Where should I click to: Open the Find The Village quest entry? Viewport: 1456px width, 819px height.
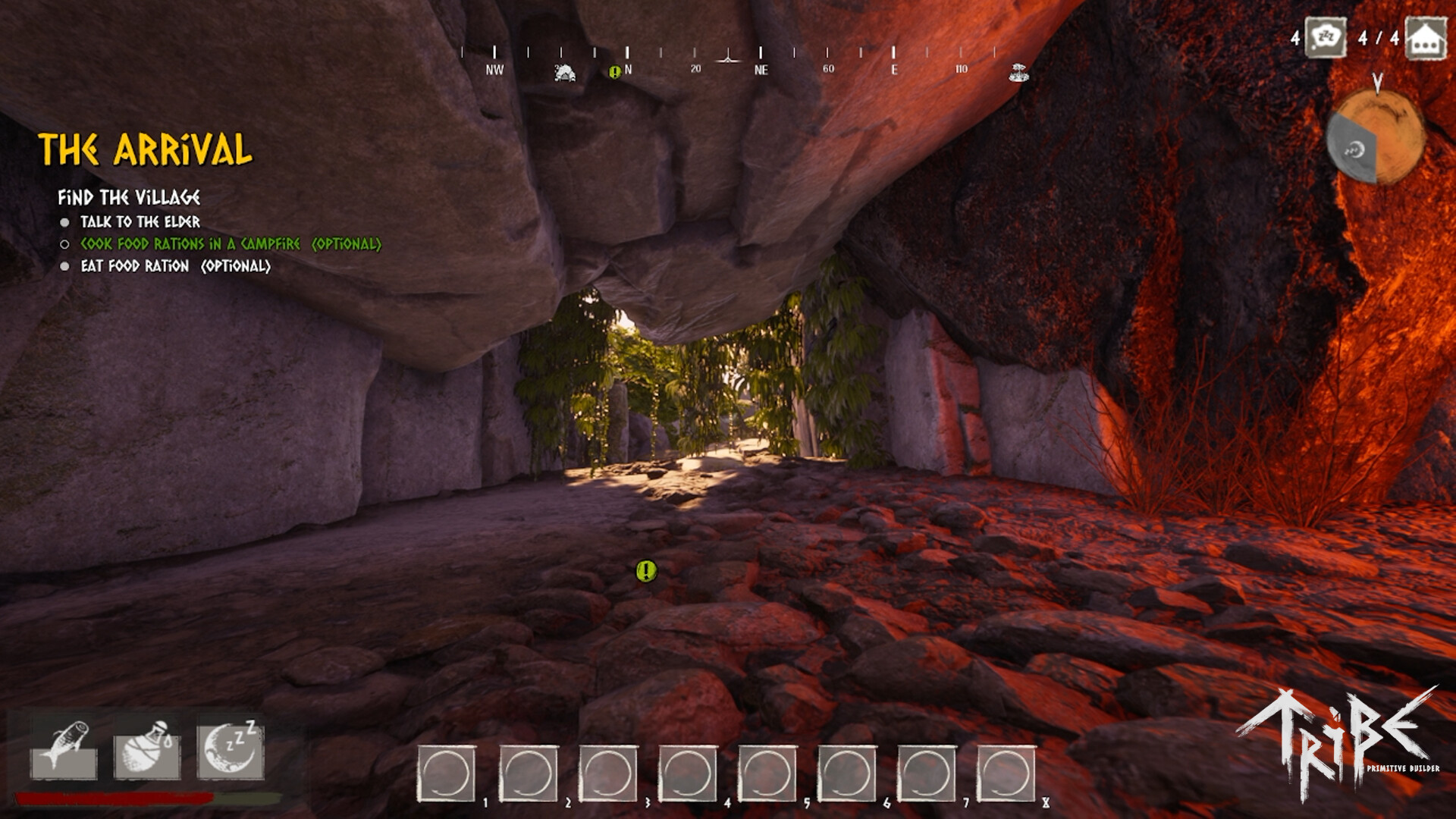(x=130, y=196)
